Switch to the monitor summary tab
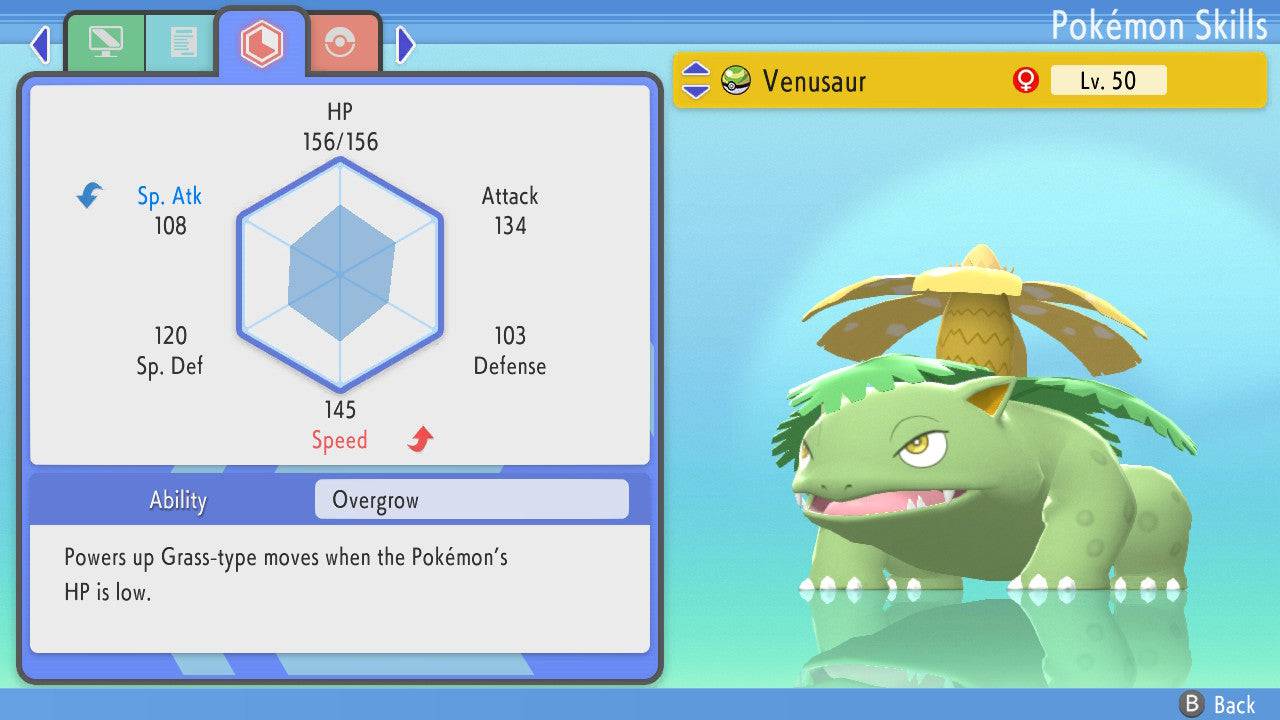The width and height of the screenshot is (1280, 720). pos(105,43)
